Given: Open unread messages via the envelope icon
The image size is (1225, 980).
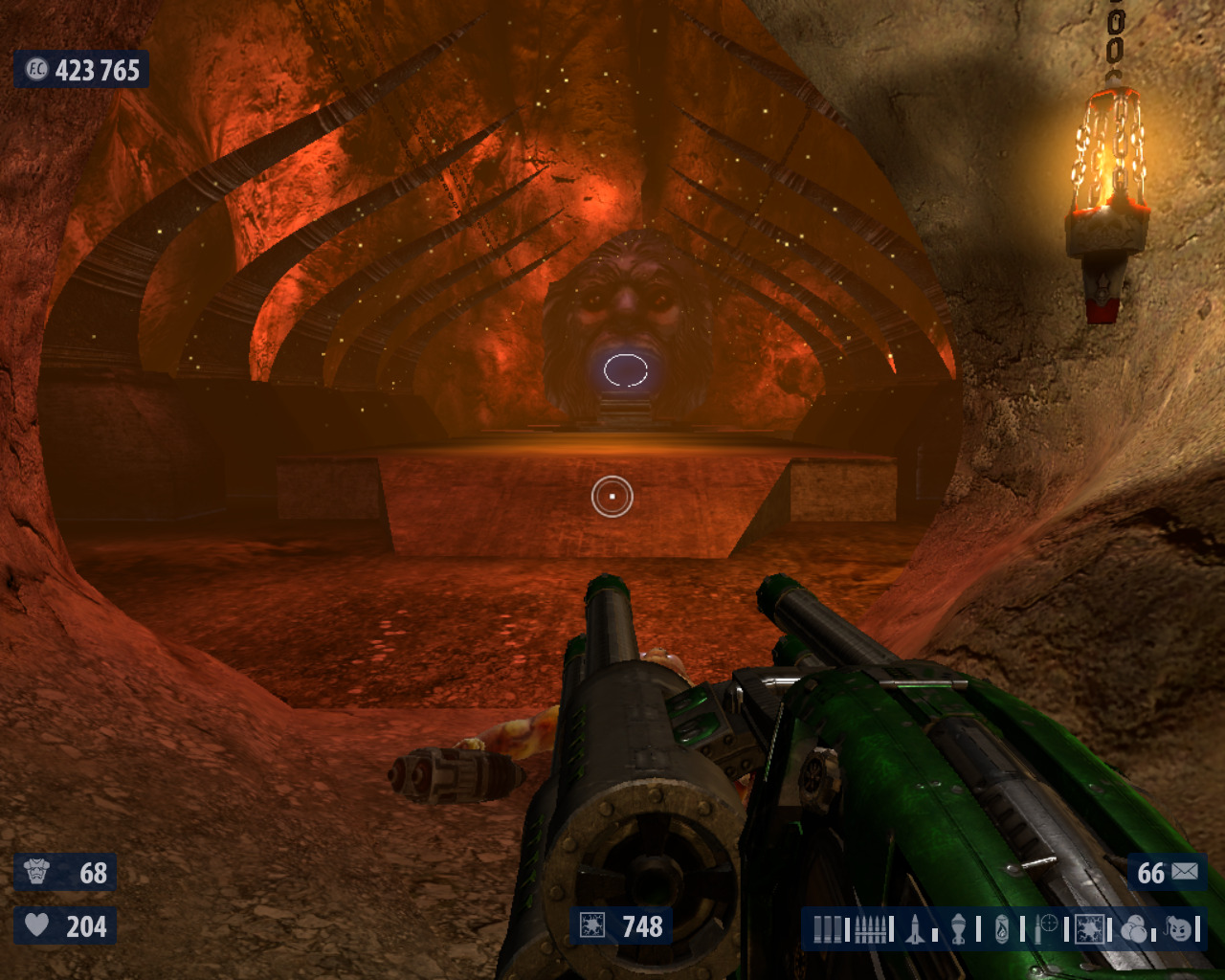Looking at the screenshot, I should pos(1185,872).
